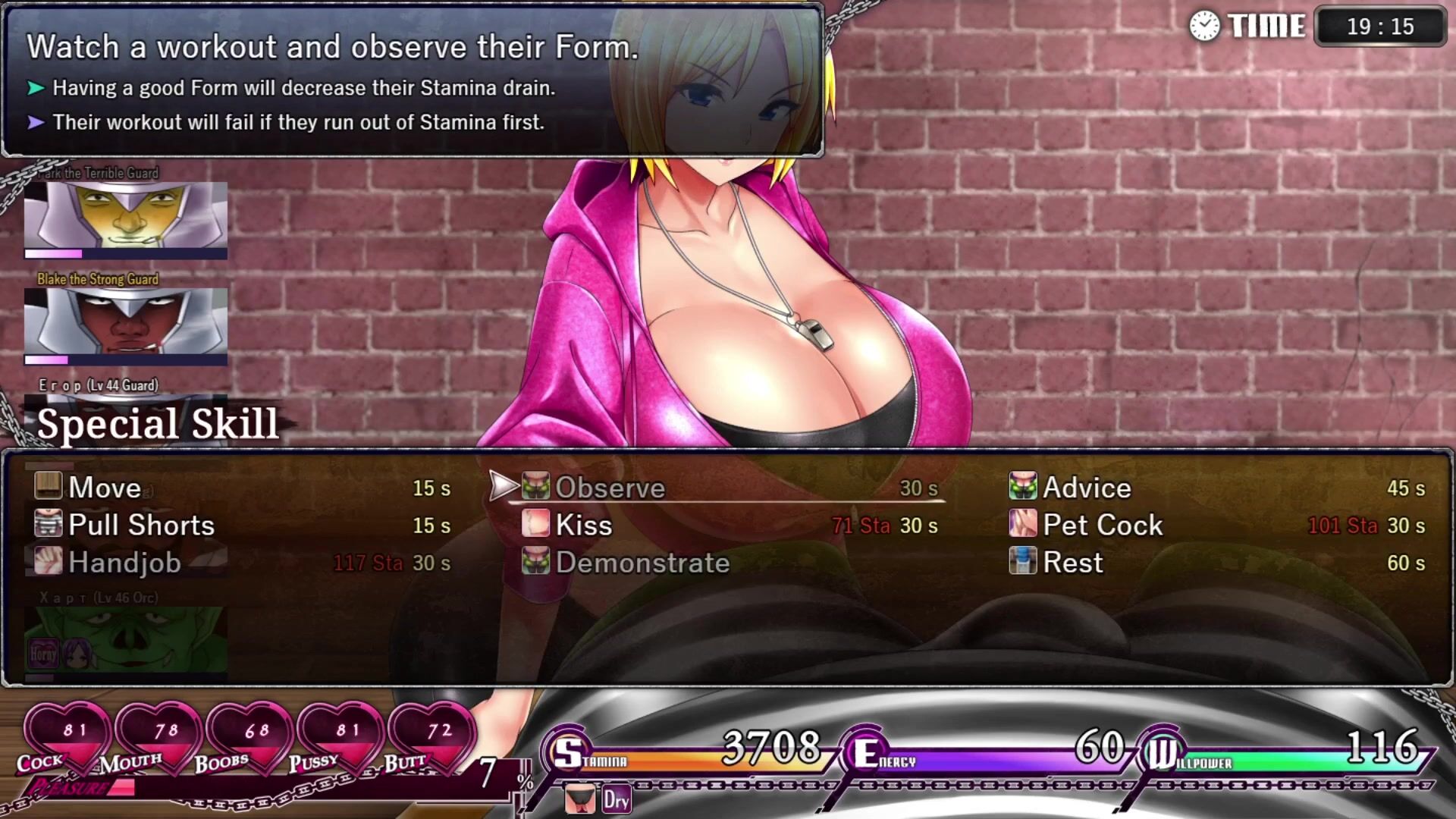1456x819 pixels.
Task: Select the Observe skill
Action: coord(610,488)
